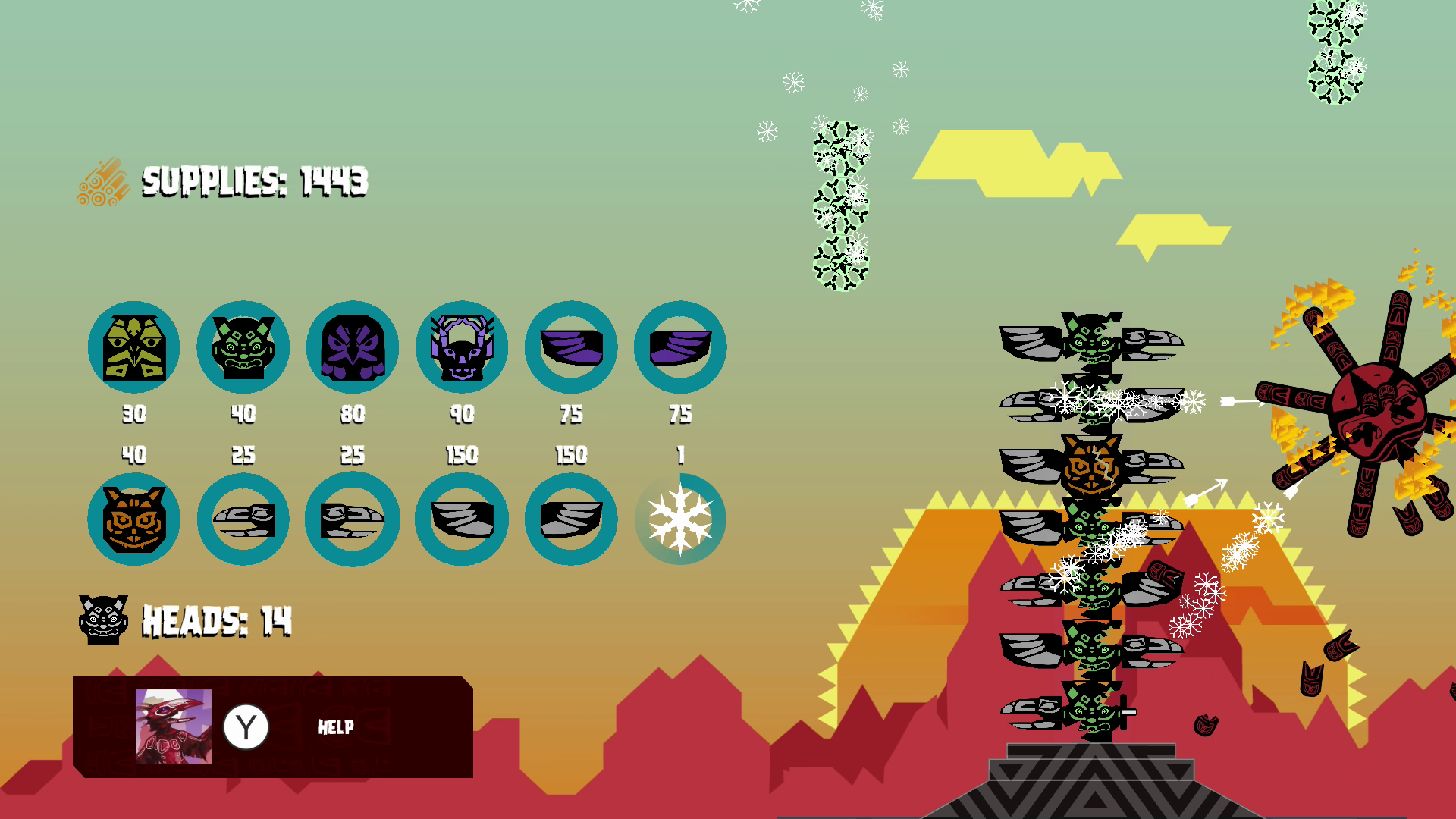Select the purple antlered skull head
This screenshot has width=1456, height=819.
(x=462, y=347)
